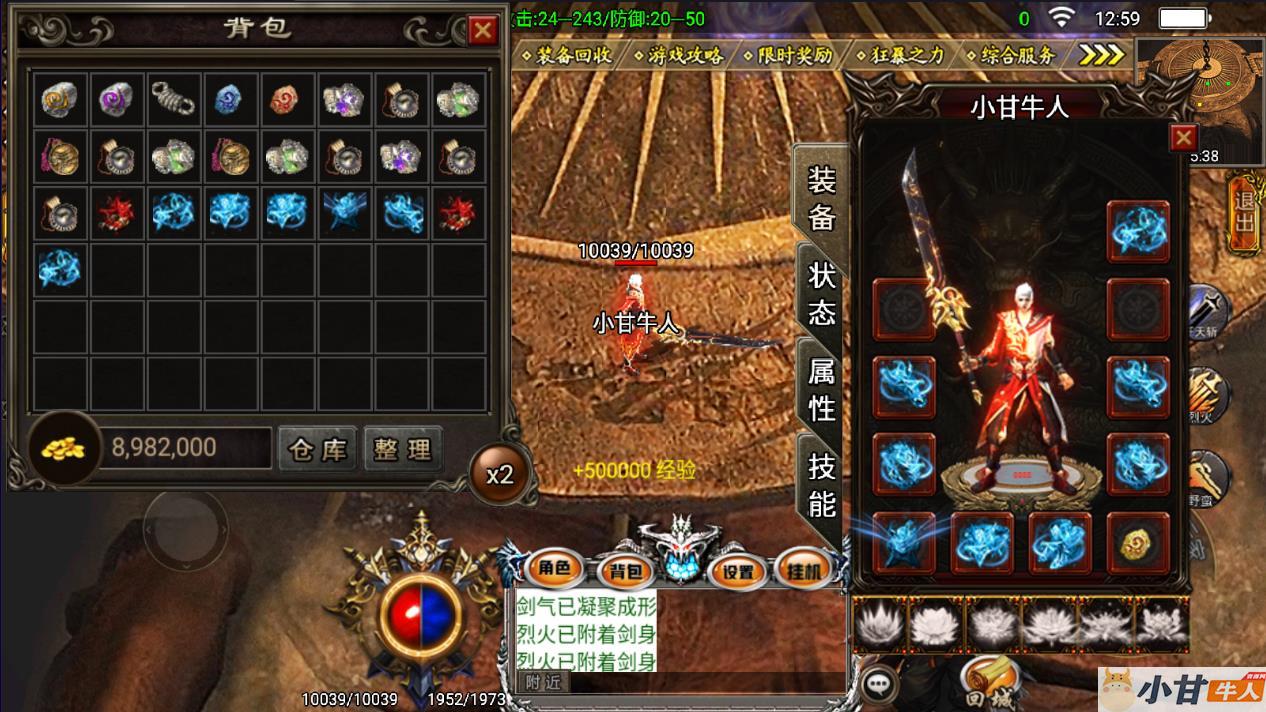Open the 仓库 warehouse

tap(317, 449)
